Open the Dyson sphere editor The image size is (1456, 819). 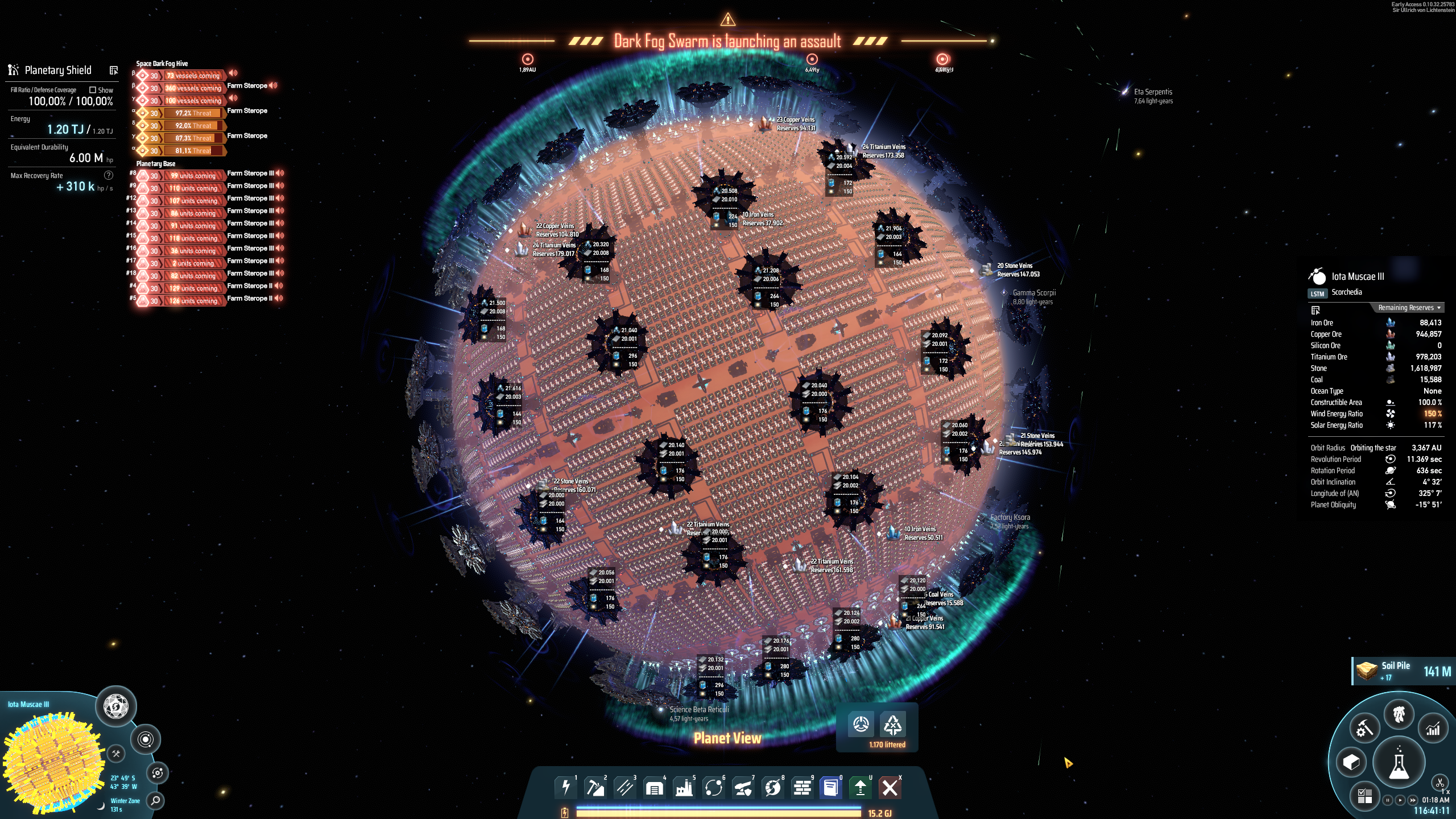click(116, 706)
